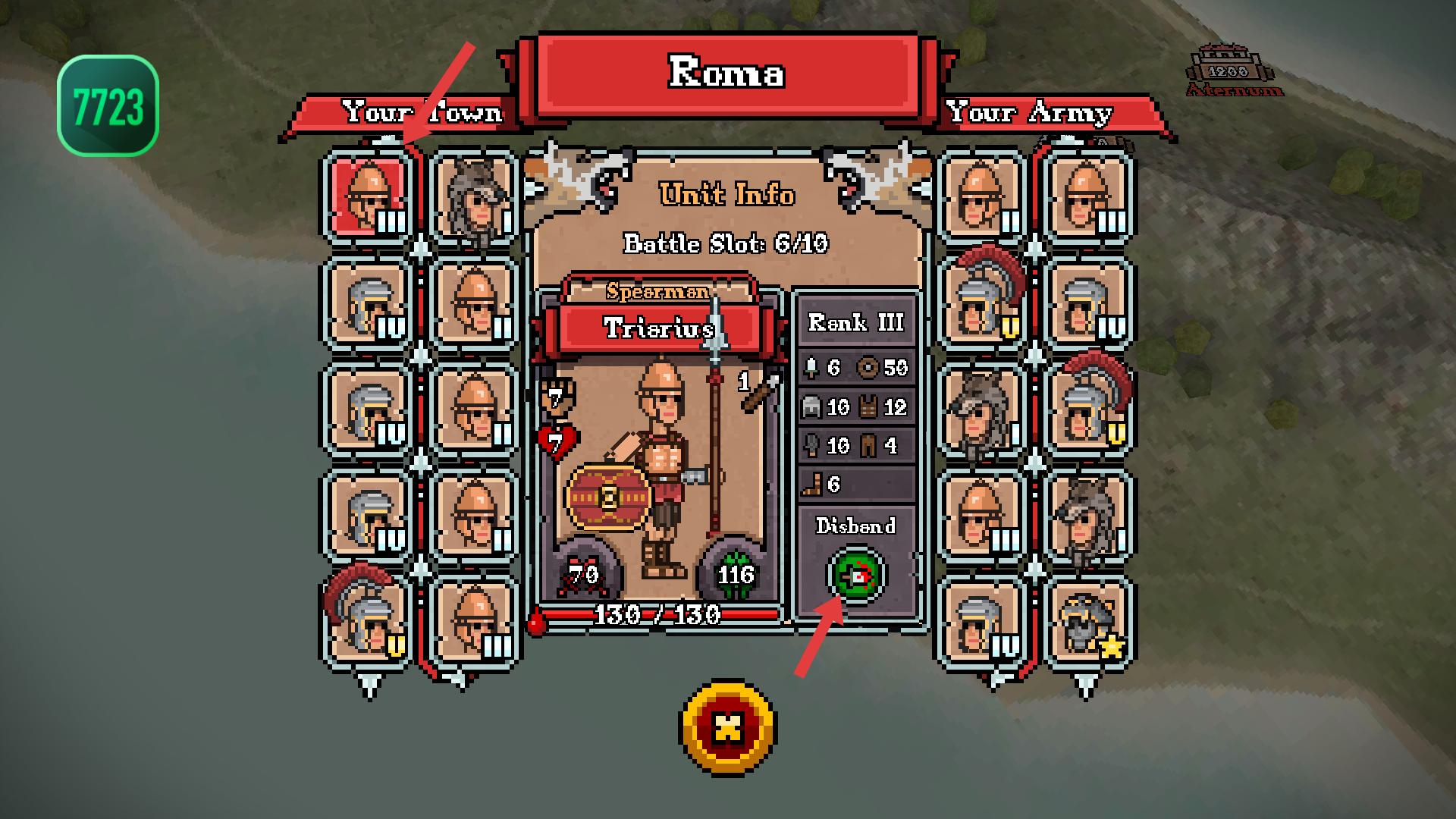Viewport: 1456px width, 819px height.
Task: Select the red-highlighted unit in Your Town
Action: pyautogui.click(x=369, y=197)
